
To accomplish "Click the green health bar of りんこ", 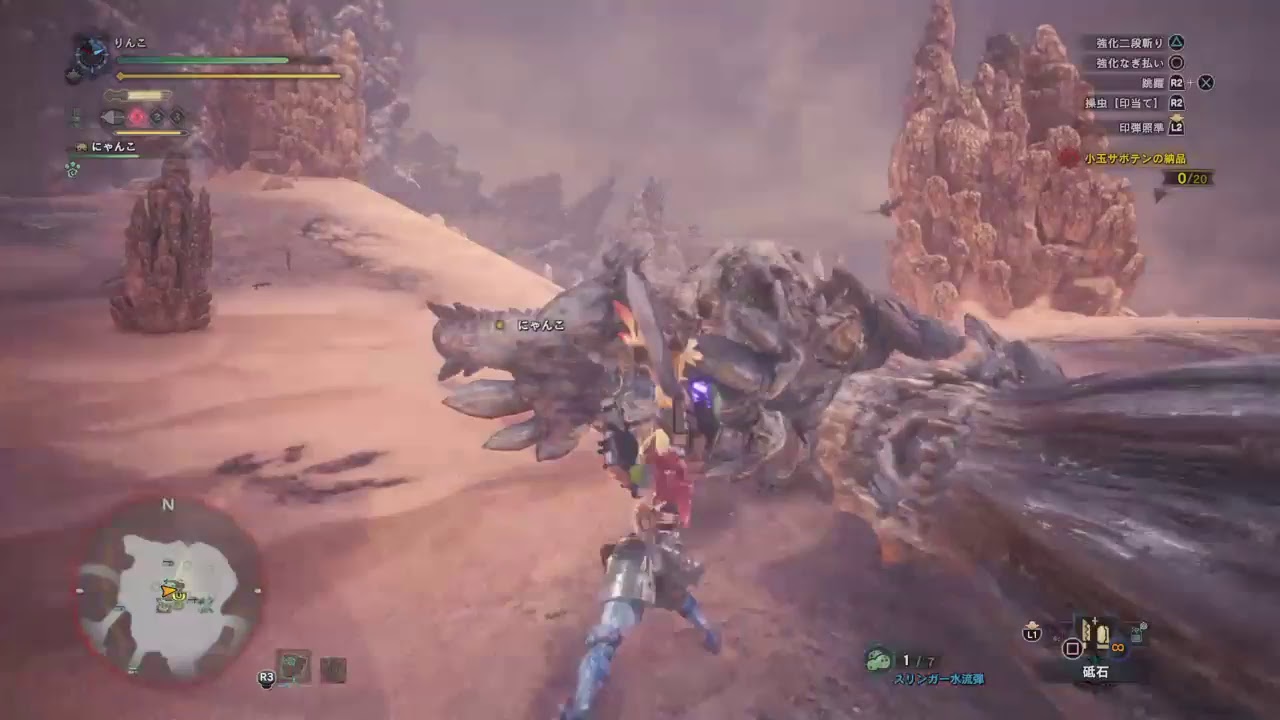I will point(200,58).
